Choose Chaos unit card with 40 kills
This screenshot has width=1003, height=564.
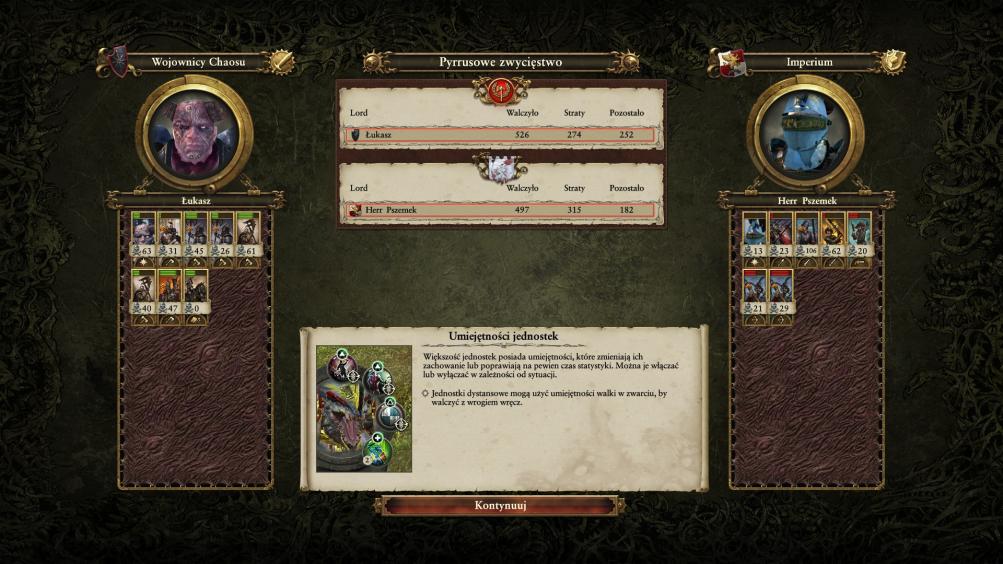tap(143, 292)
